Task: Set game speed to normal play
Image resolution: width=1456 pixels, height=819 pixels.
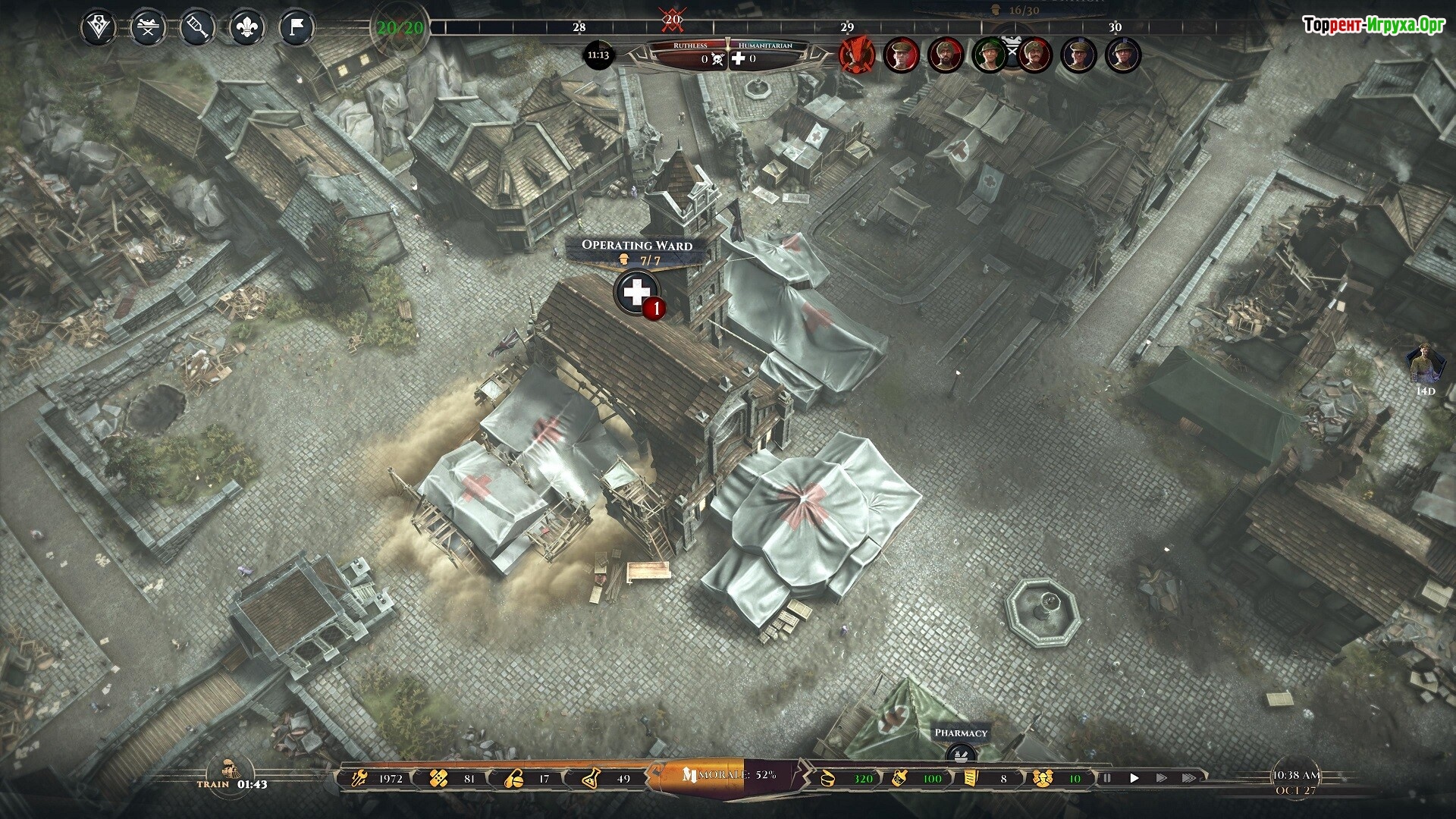Action: point(1134,778)
